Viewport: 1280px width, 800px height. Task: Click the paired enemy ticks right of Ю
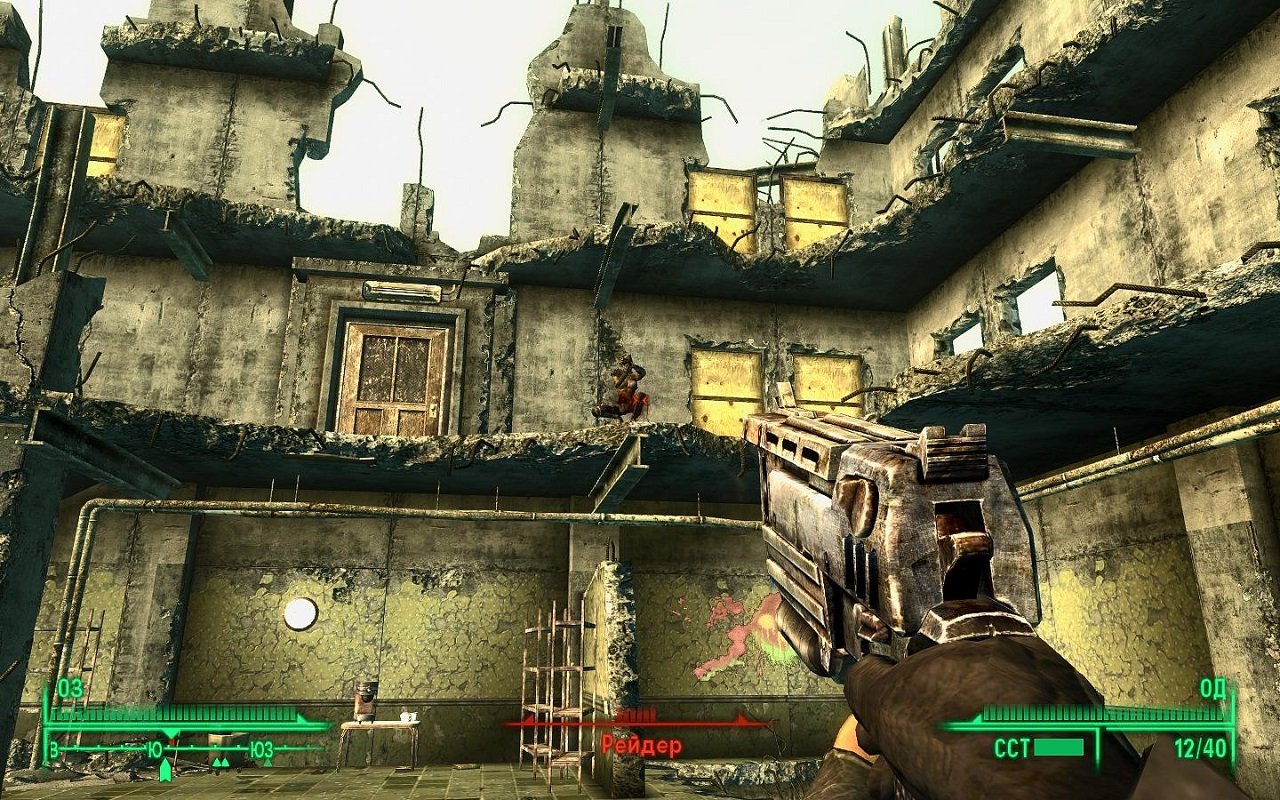[x=221, y=762]
